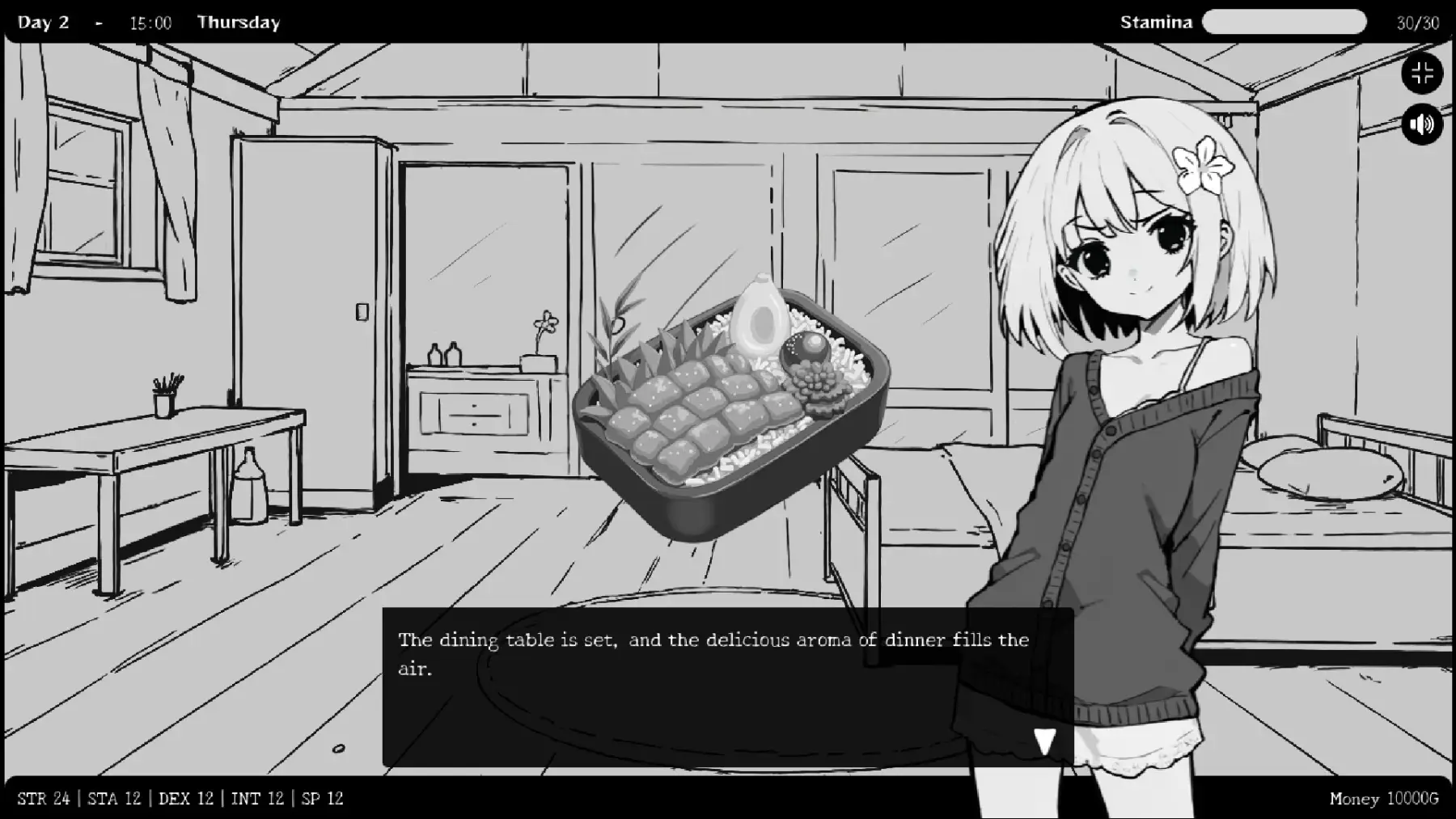Click the Stamina label

tap(1157, 22)
